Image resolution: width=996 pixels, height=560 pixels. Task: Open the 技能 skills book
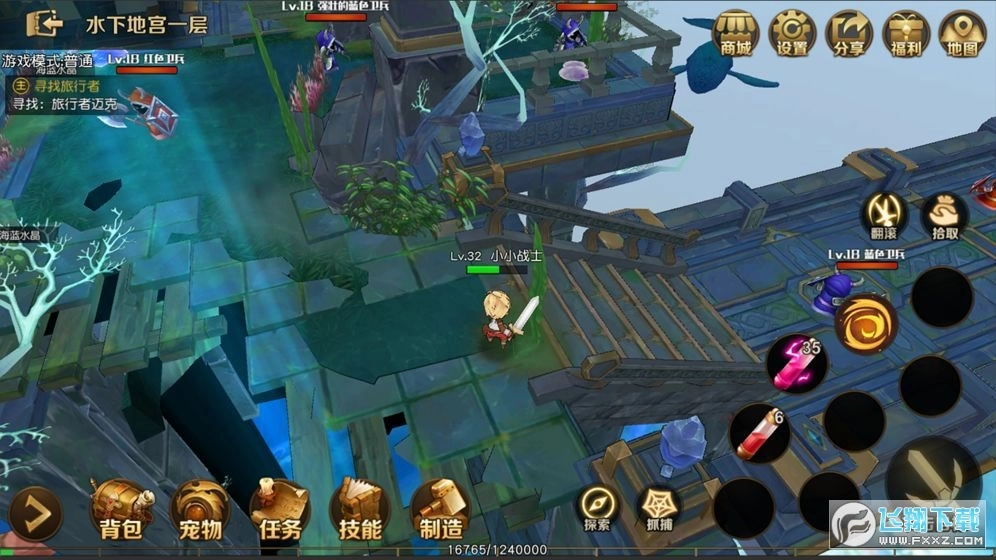[x=359, y=510]
